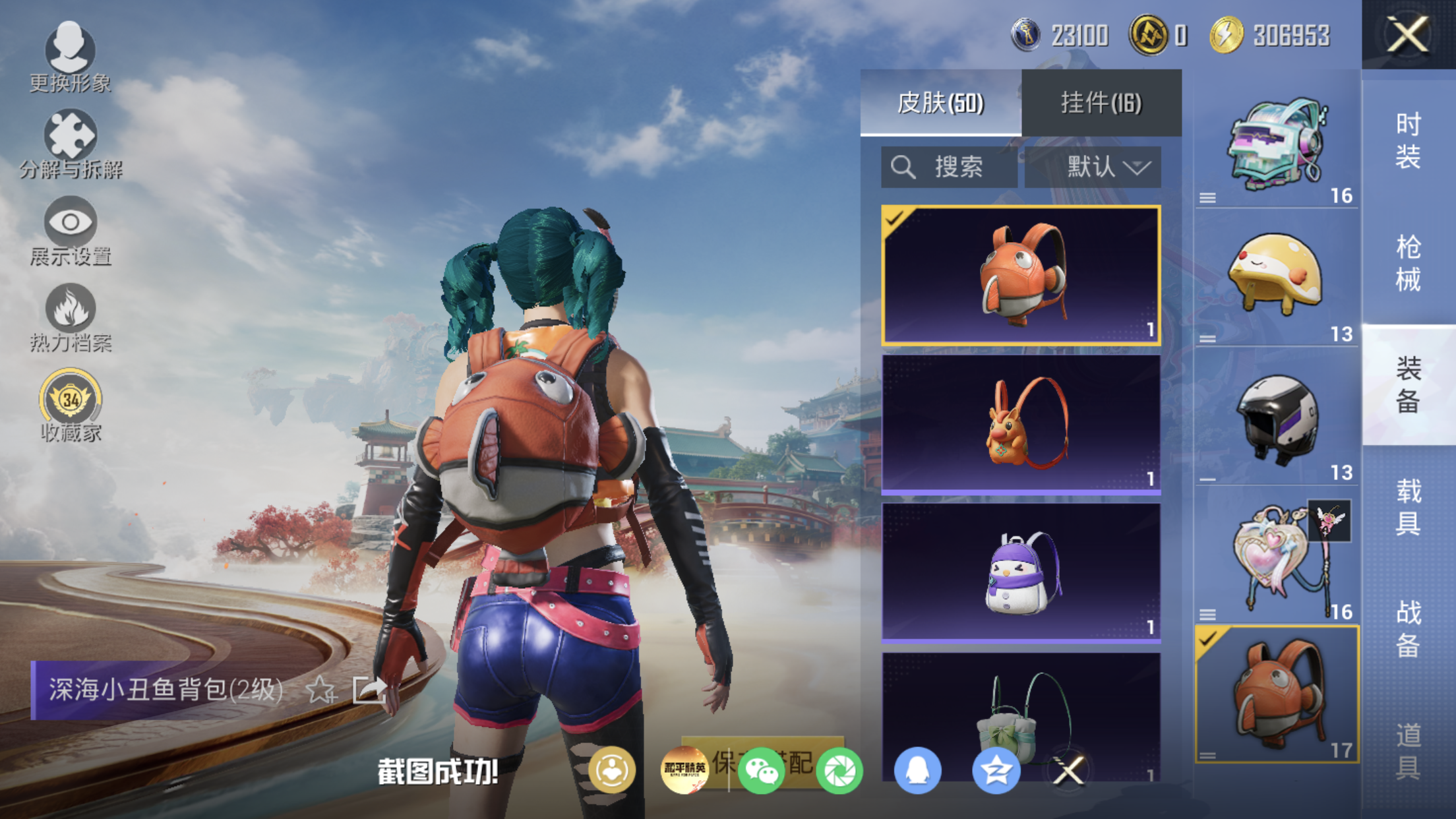Pick the purple snowman backpack skin

pyautogui.click(x=1021, y=572)
